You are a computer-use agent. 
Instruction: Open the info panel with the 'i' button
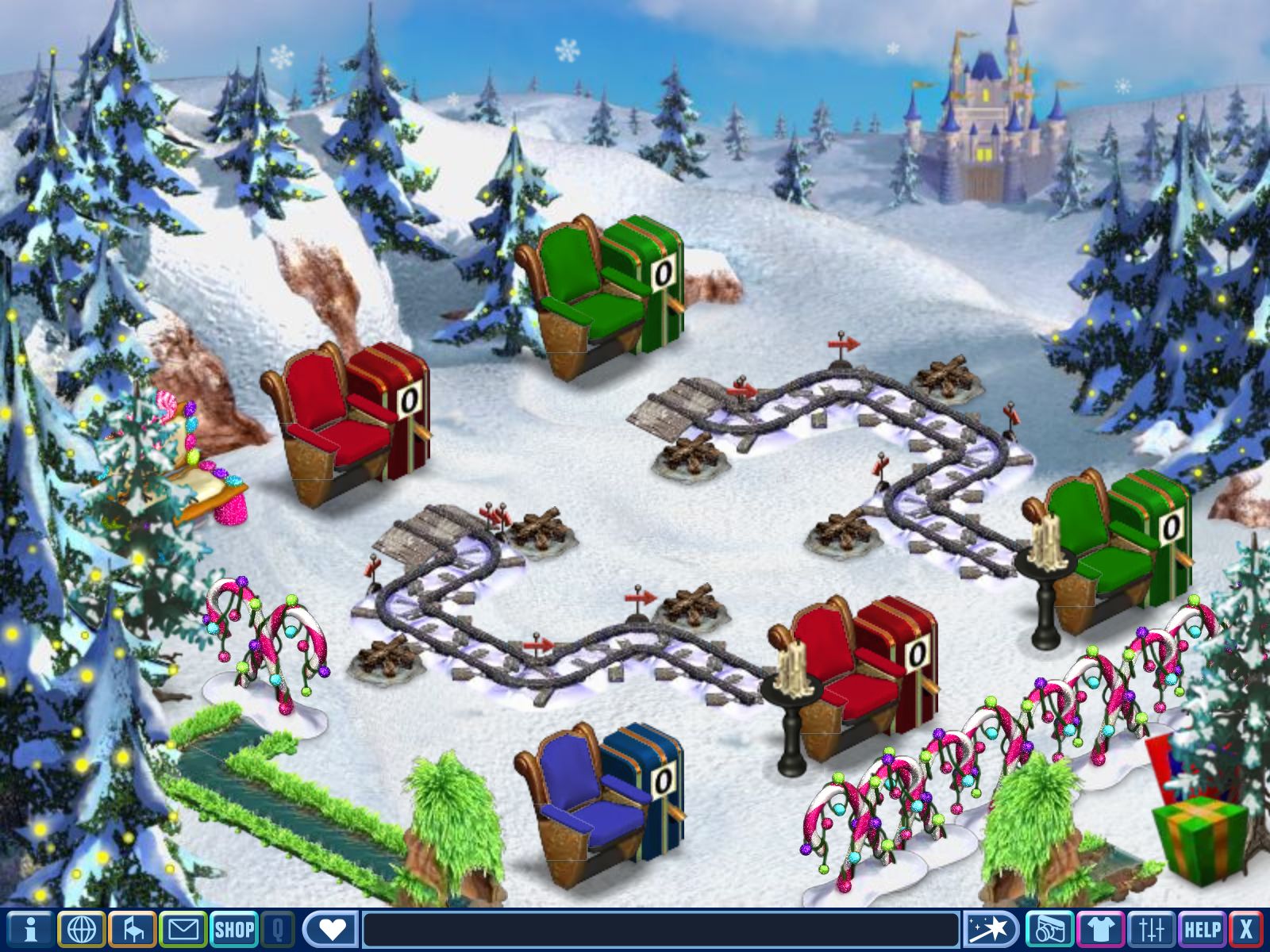pos(30,929)
